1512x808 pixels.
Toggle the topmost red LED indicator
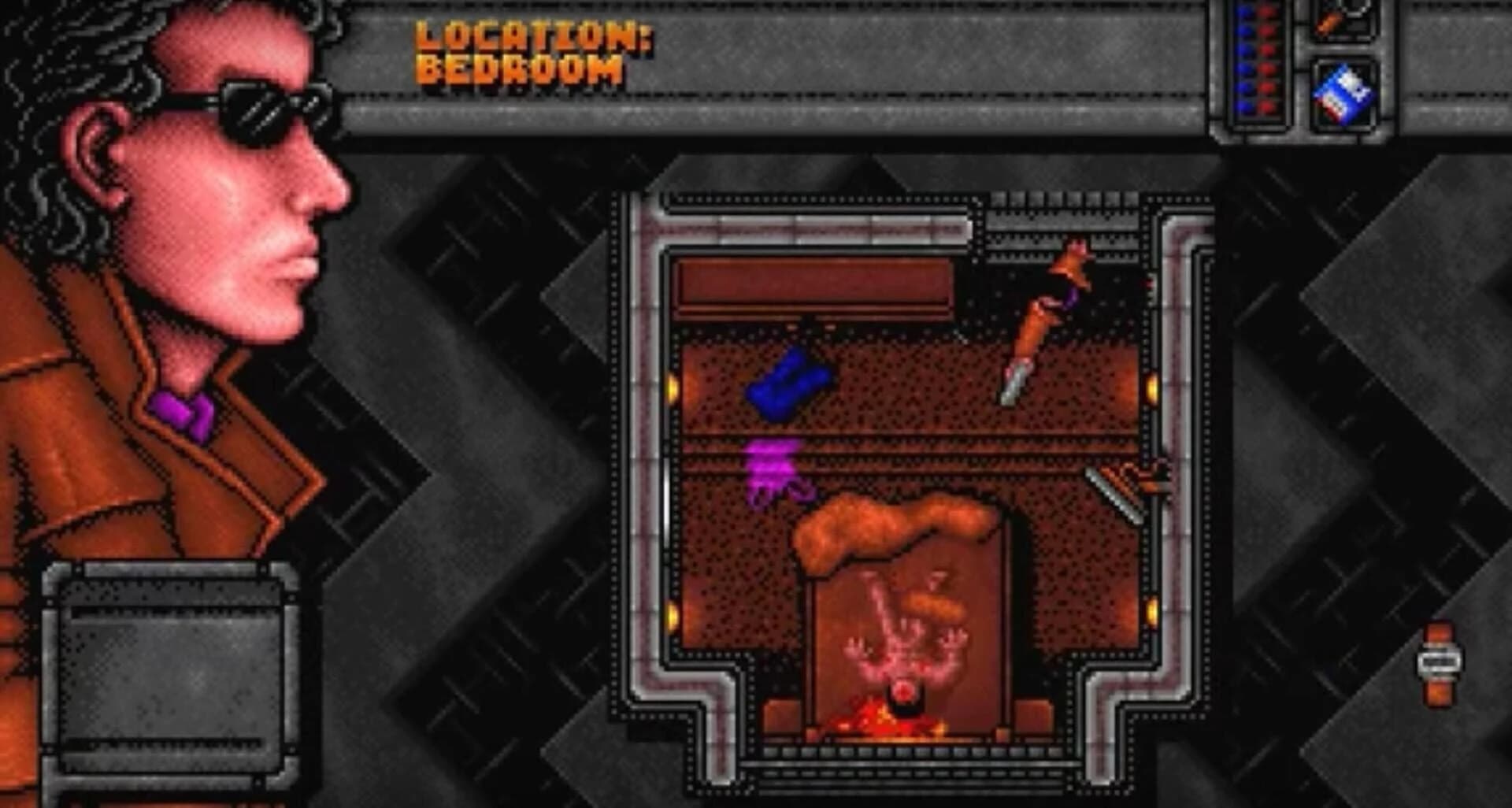coord(1266,12)
